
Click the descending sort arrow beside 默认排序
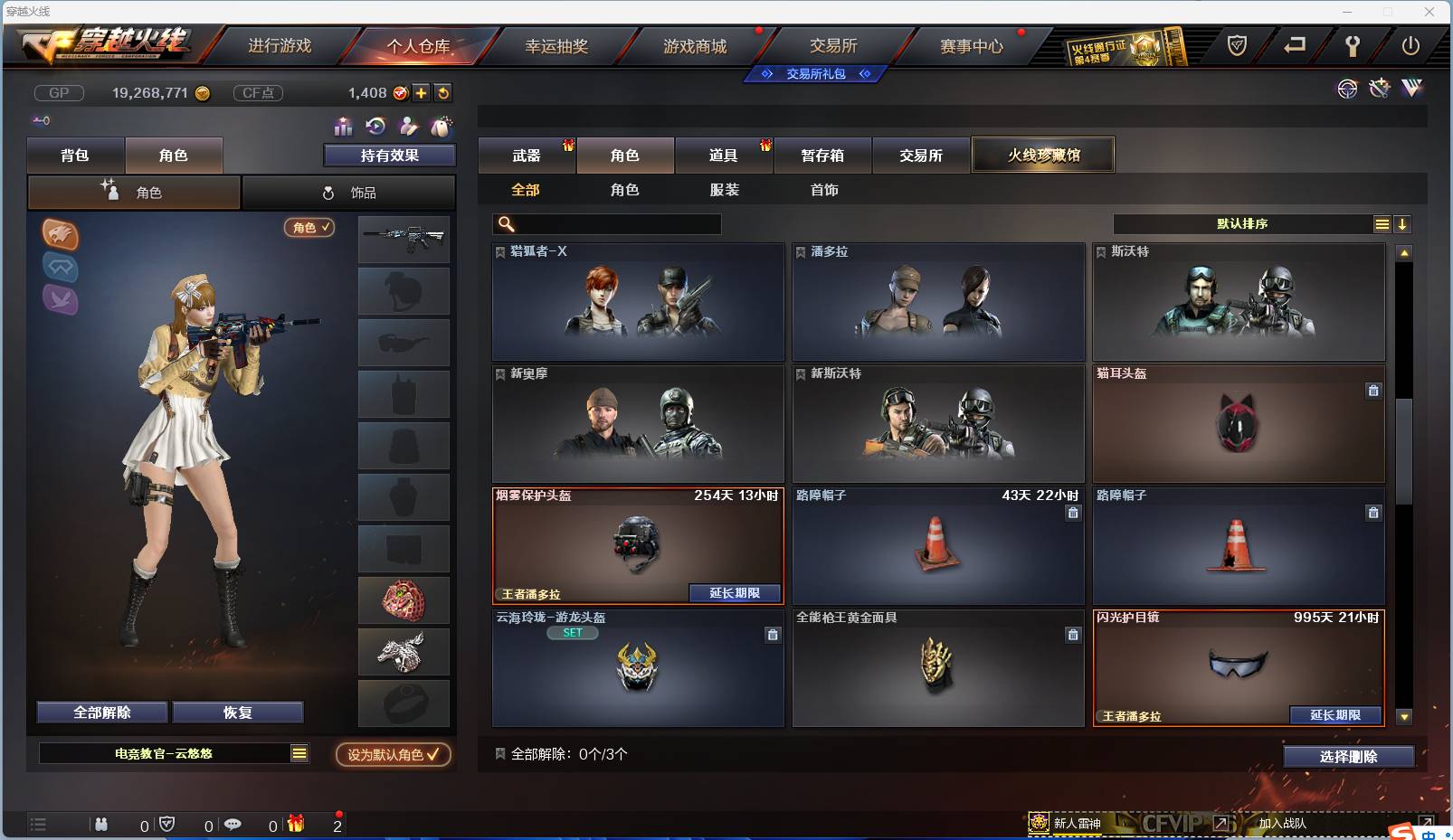1402,223
